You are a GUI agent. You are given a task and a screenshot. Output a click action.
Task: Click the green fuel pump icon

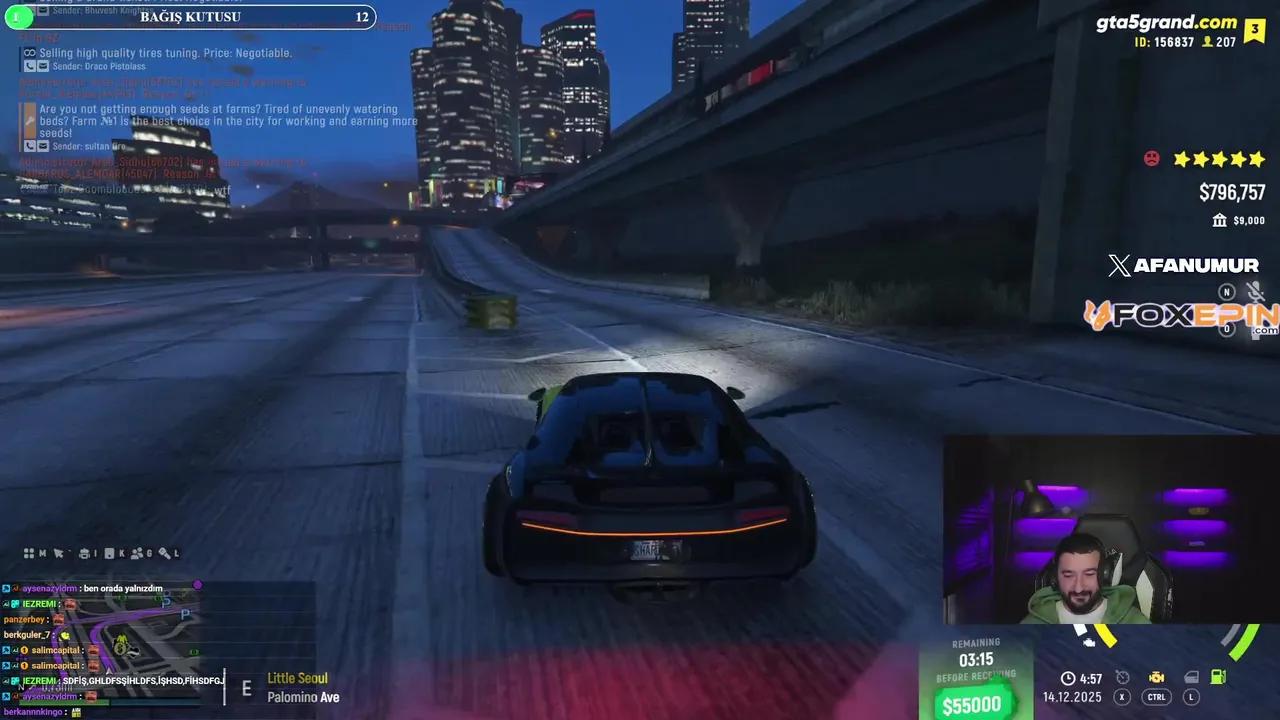[x=1218, y=678]
